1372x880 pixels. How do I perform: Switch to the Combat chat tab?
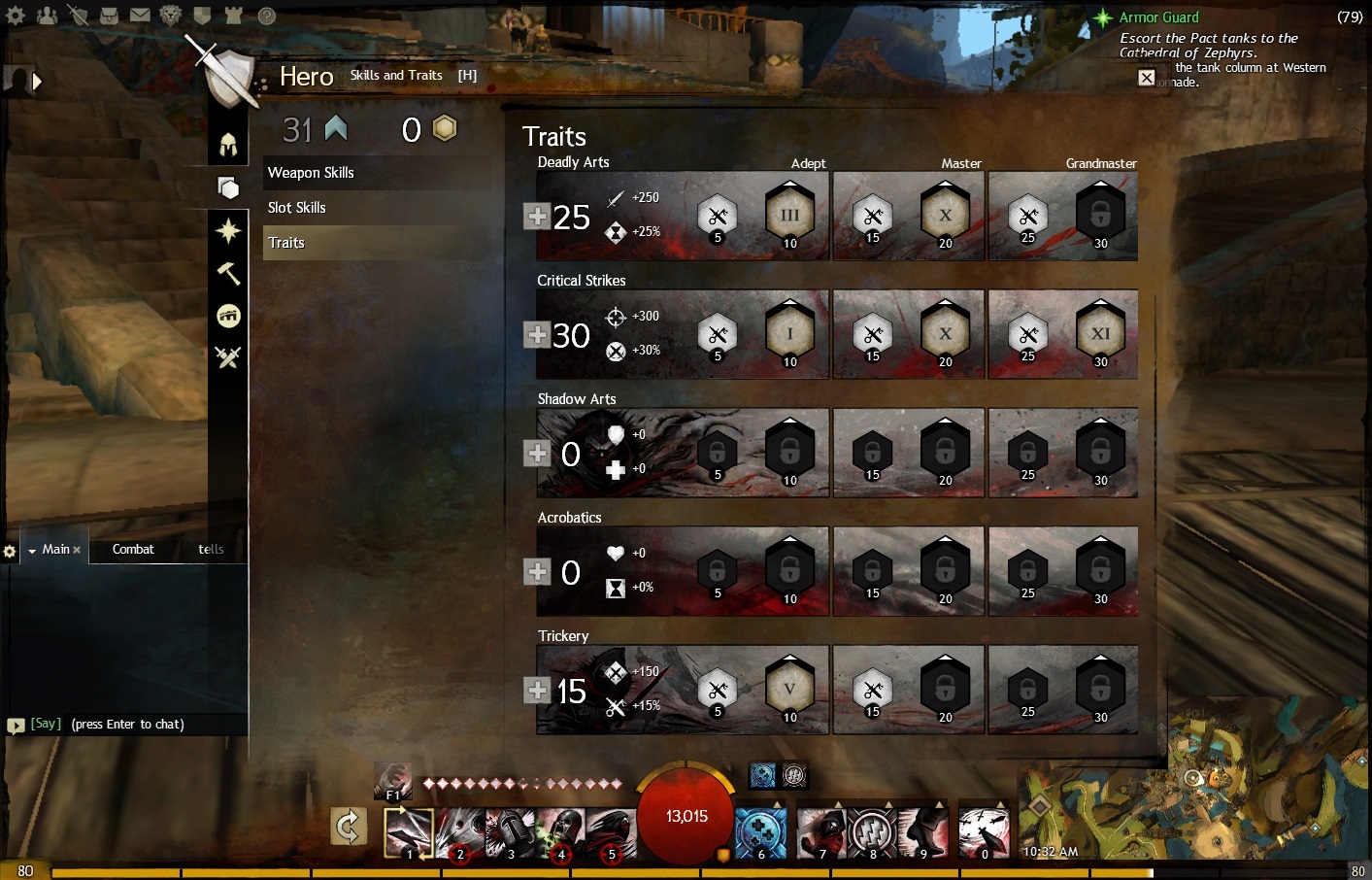coord(133,549)
